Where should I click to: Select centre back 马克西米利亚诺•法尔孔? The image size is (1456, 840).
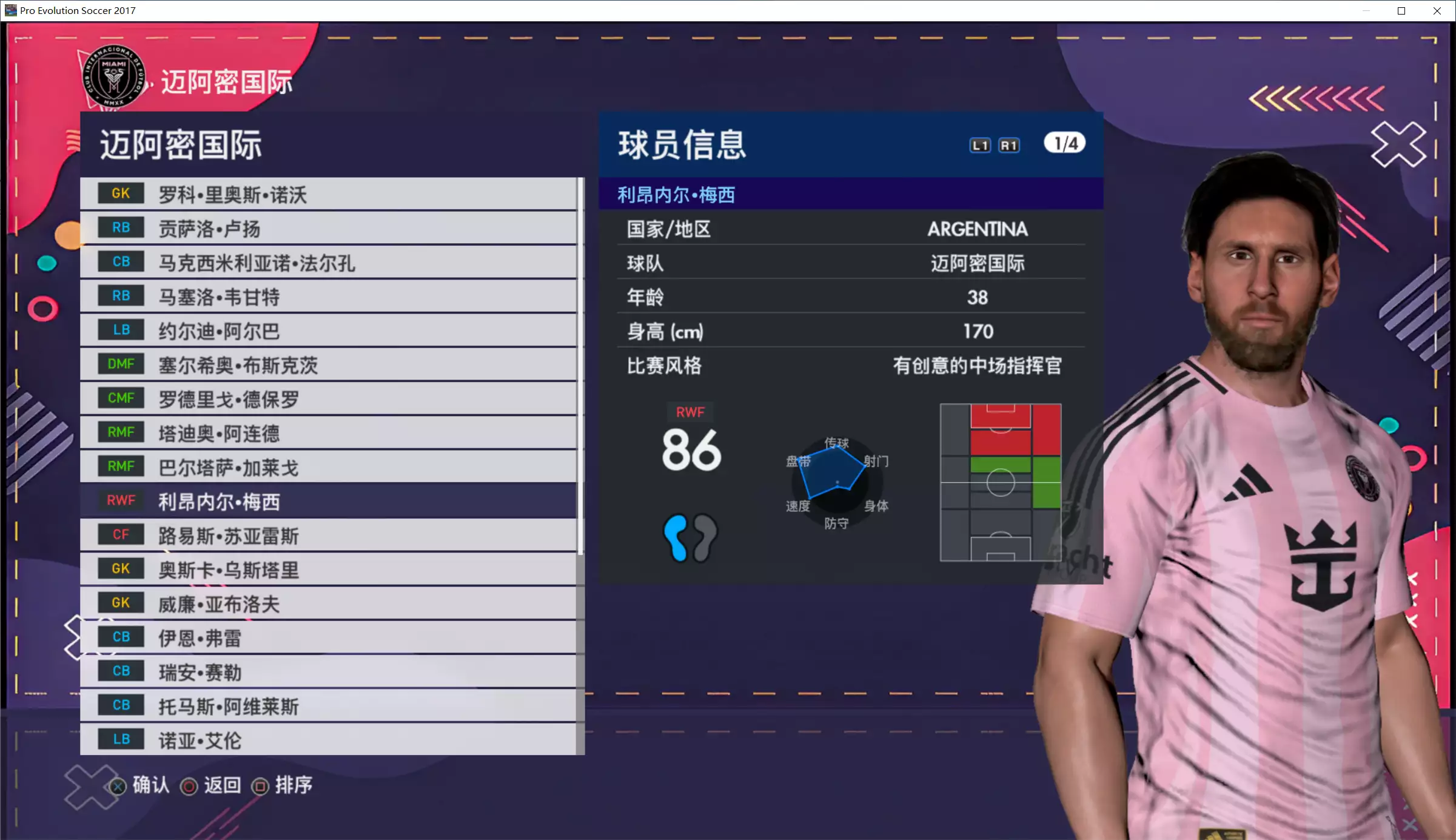point(327,263)
